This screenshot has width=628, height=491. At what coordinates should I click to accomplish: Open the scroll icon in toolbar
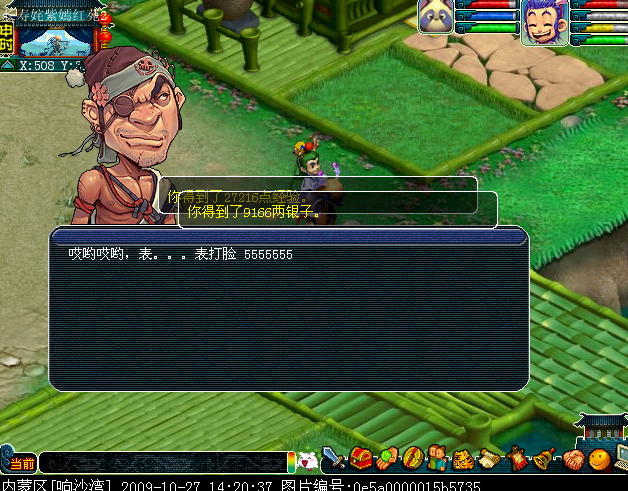coord(490,460)
